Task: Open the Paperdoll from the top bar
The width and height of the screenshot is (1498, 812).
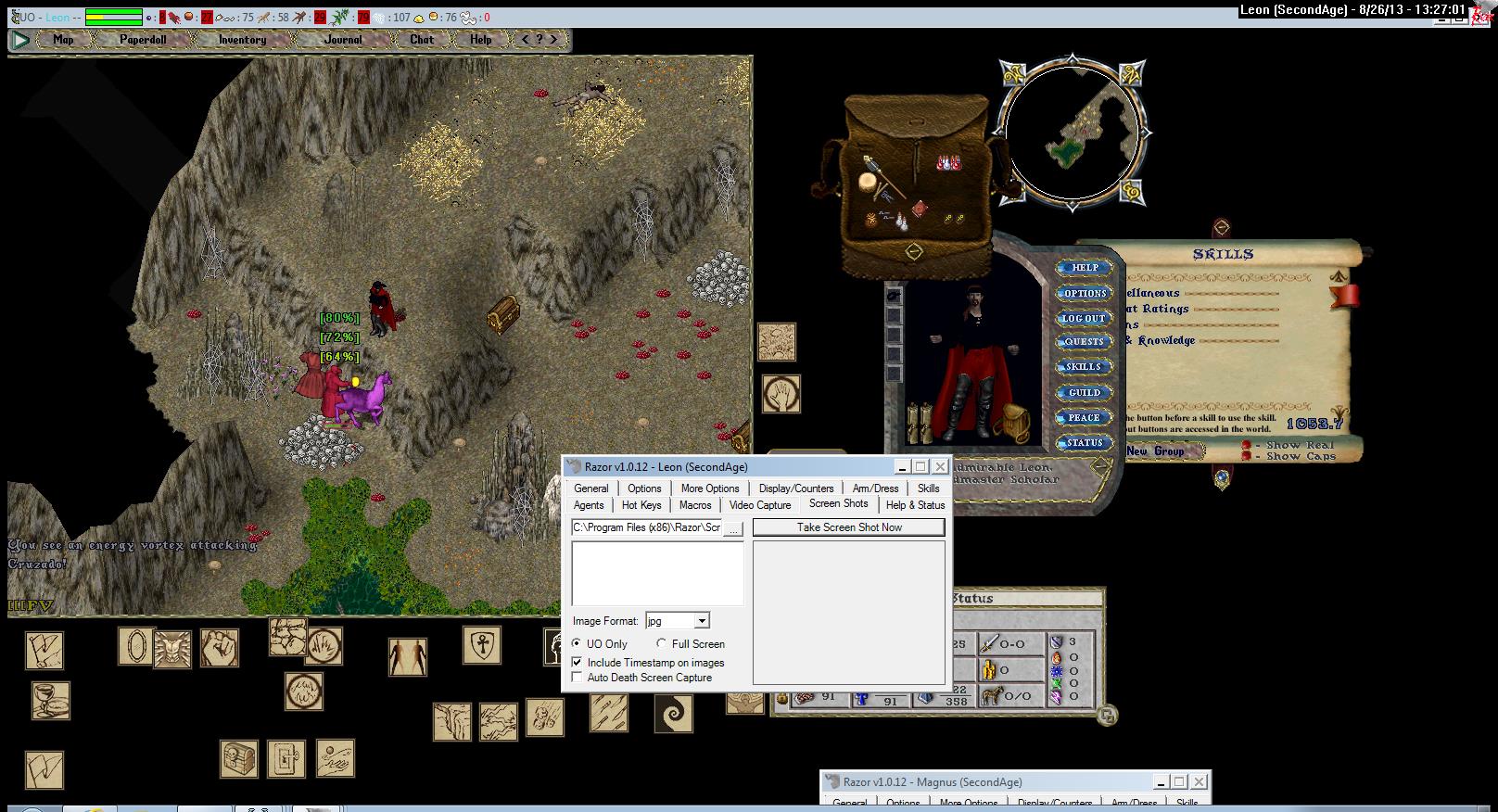Action: coord(143,40)
